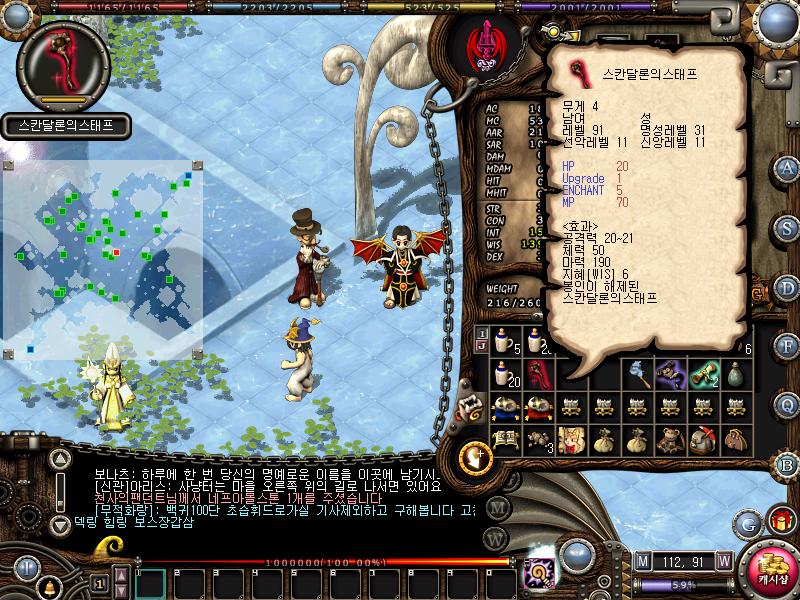Select the green potion flask item
800x600 pixels.
tap(738, 375)
